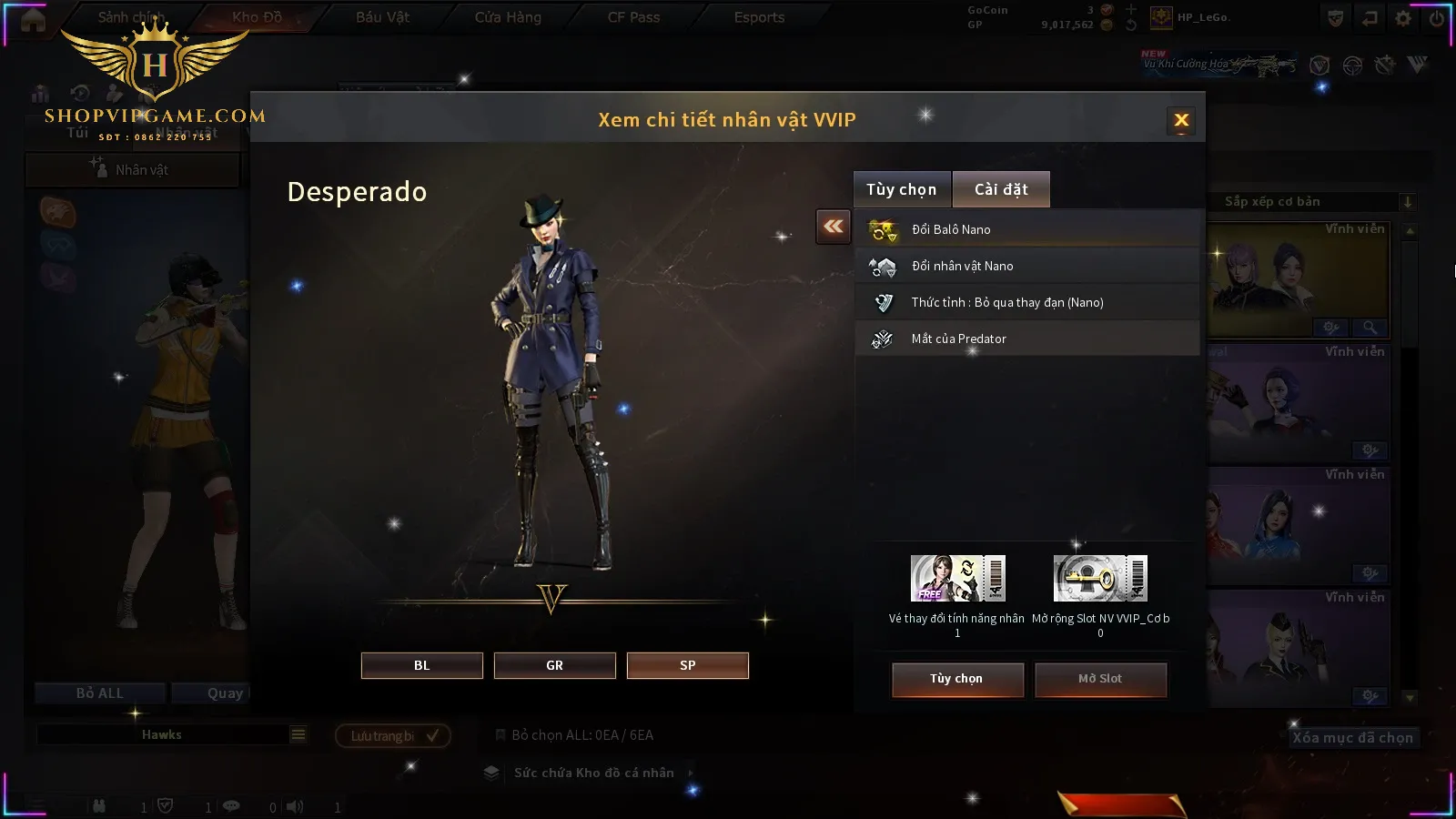Viewport: 1456px width, 819px height.
Task: Go to the CF Pass menu
Action: point(633,17)
